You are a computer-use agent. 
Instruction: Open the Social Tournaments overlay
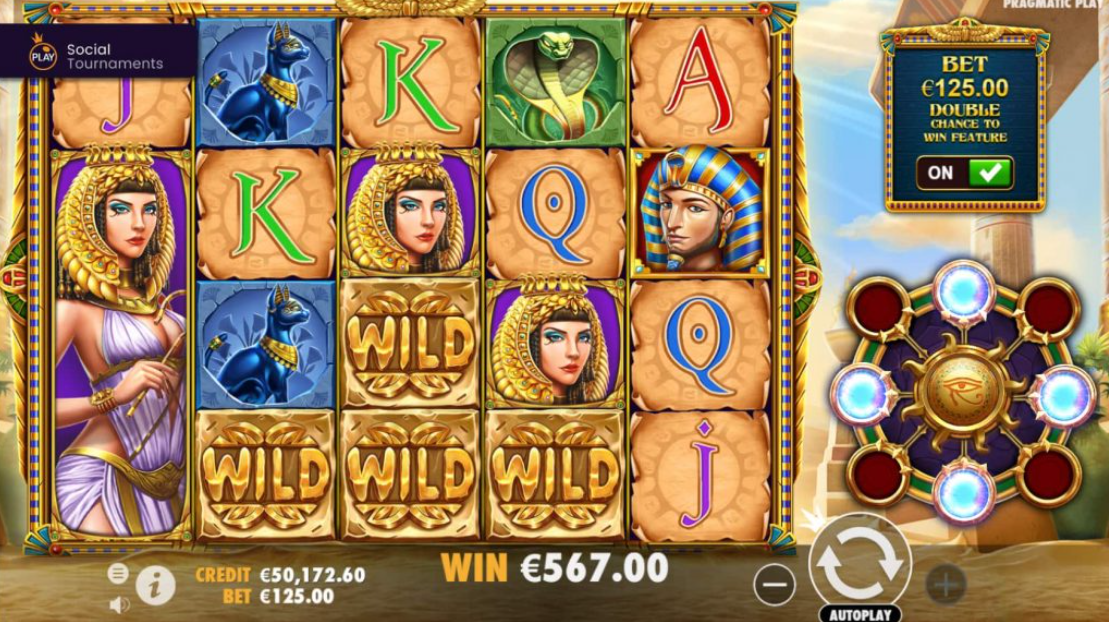pyautogui.click(x=97, y=56)
